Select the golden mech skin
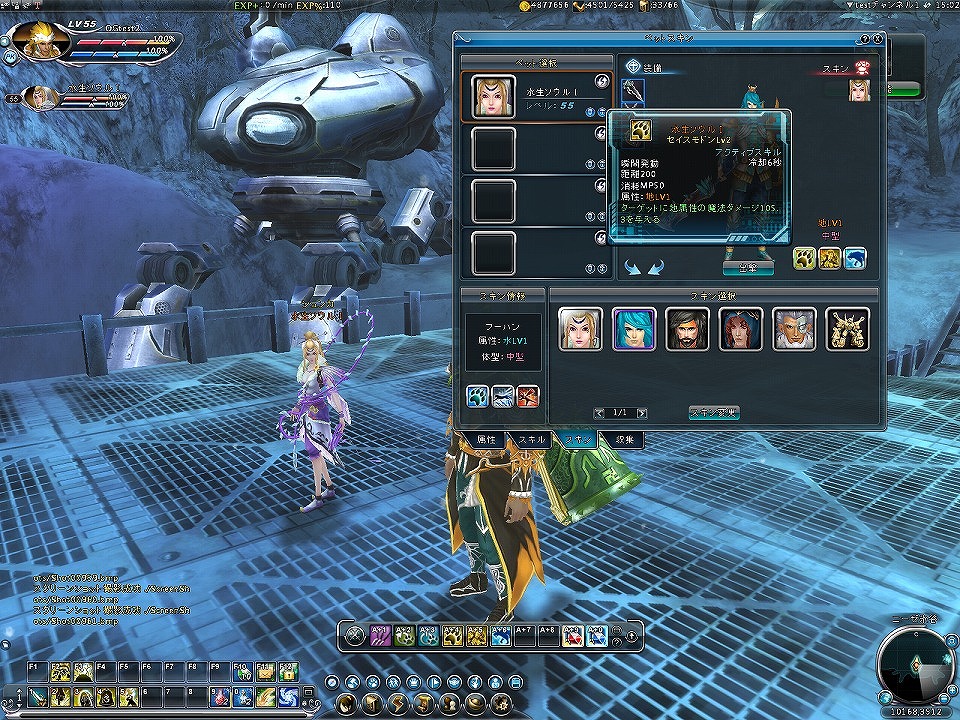The width and height of the screenshot is (960, 720). pos(847,329)
